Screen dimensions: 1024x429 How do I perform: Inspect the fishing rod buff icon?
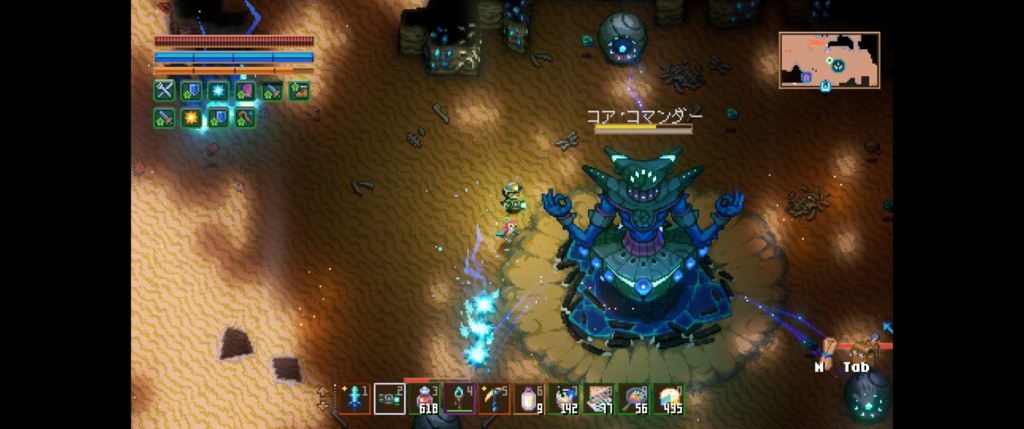click(245, 118)
